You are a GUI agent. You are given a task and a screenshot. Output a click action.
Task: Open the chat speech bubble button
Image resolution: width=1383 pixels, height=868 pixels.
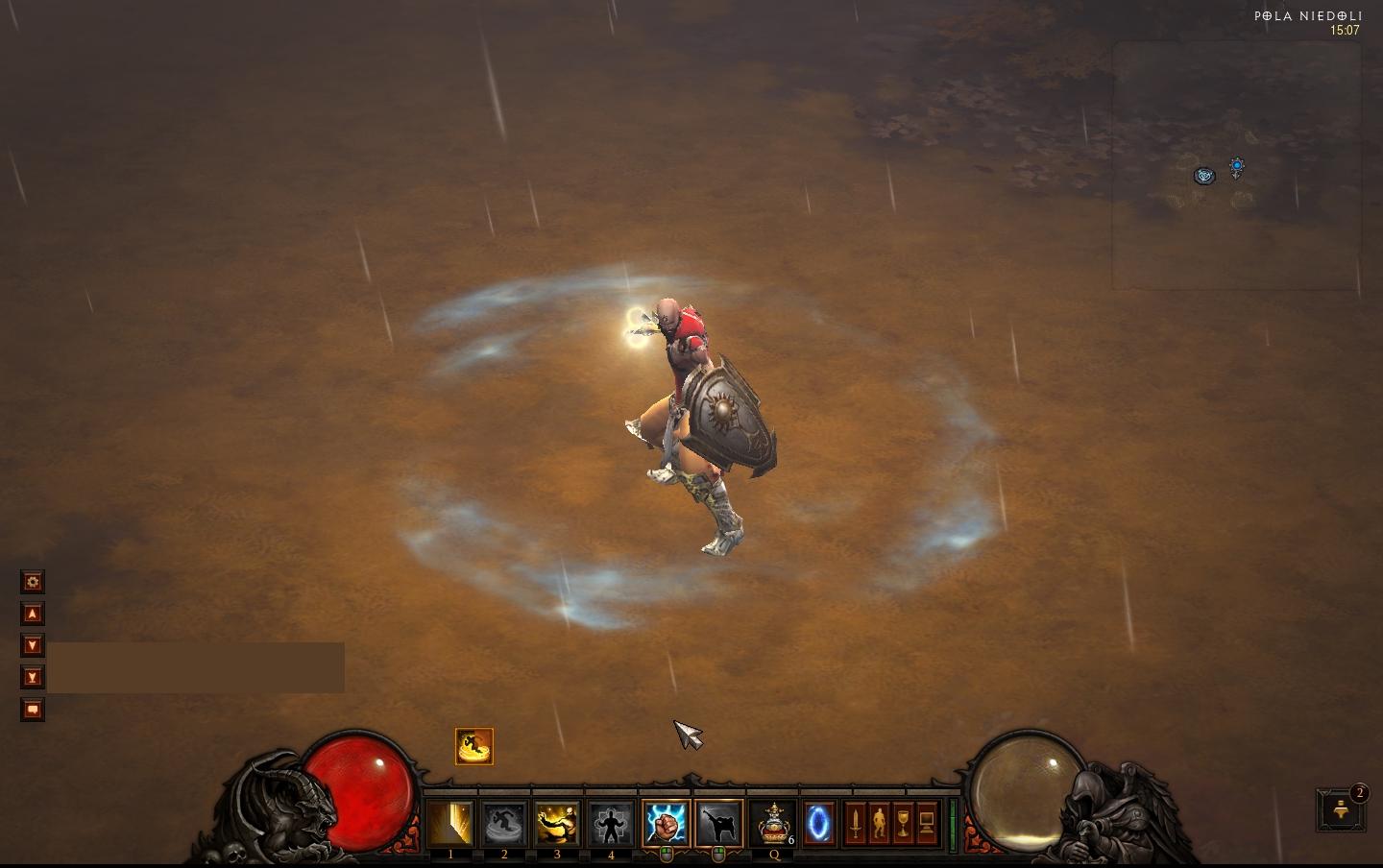tap(33, 710)
